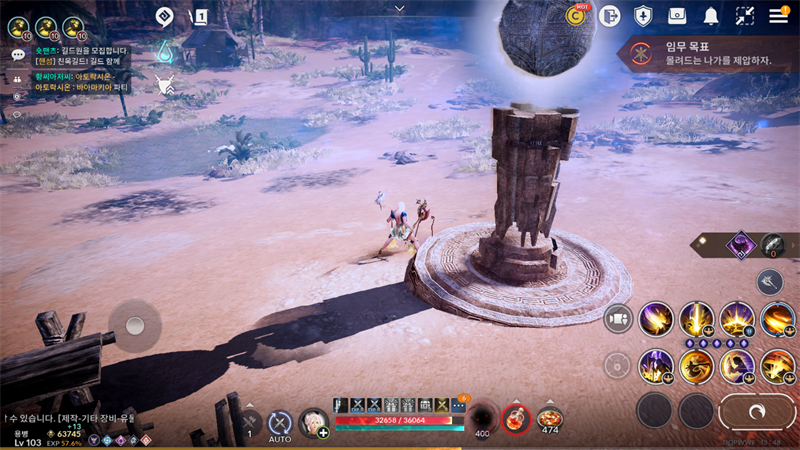Screen dimensions: 800x450
Task: Activate the purple masked-face skill
Action: (742, 244)
